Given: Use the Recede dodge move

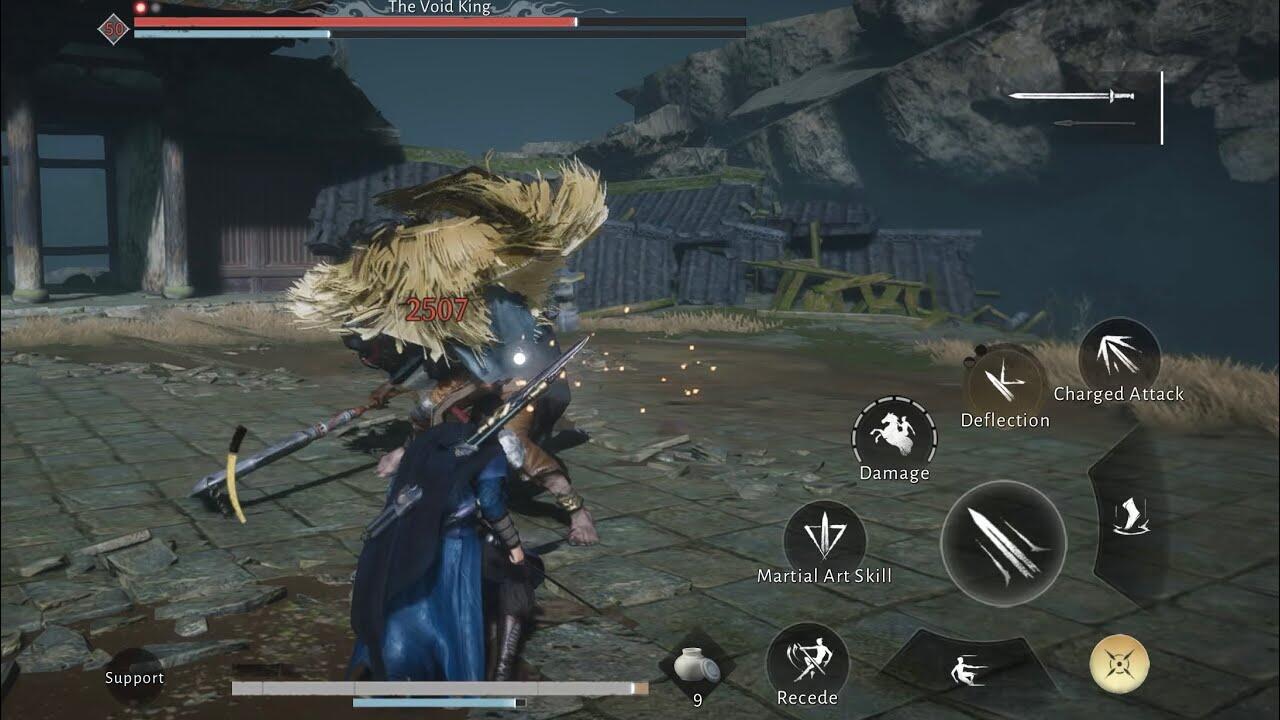Looking at the screenshot, I should 807,661.
